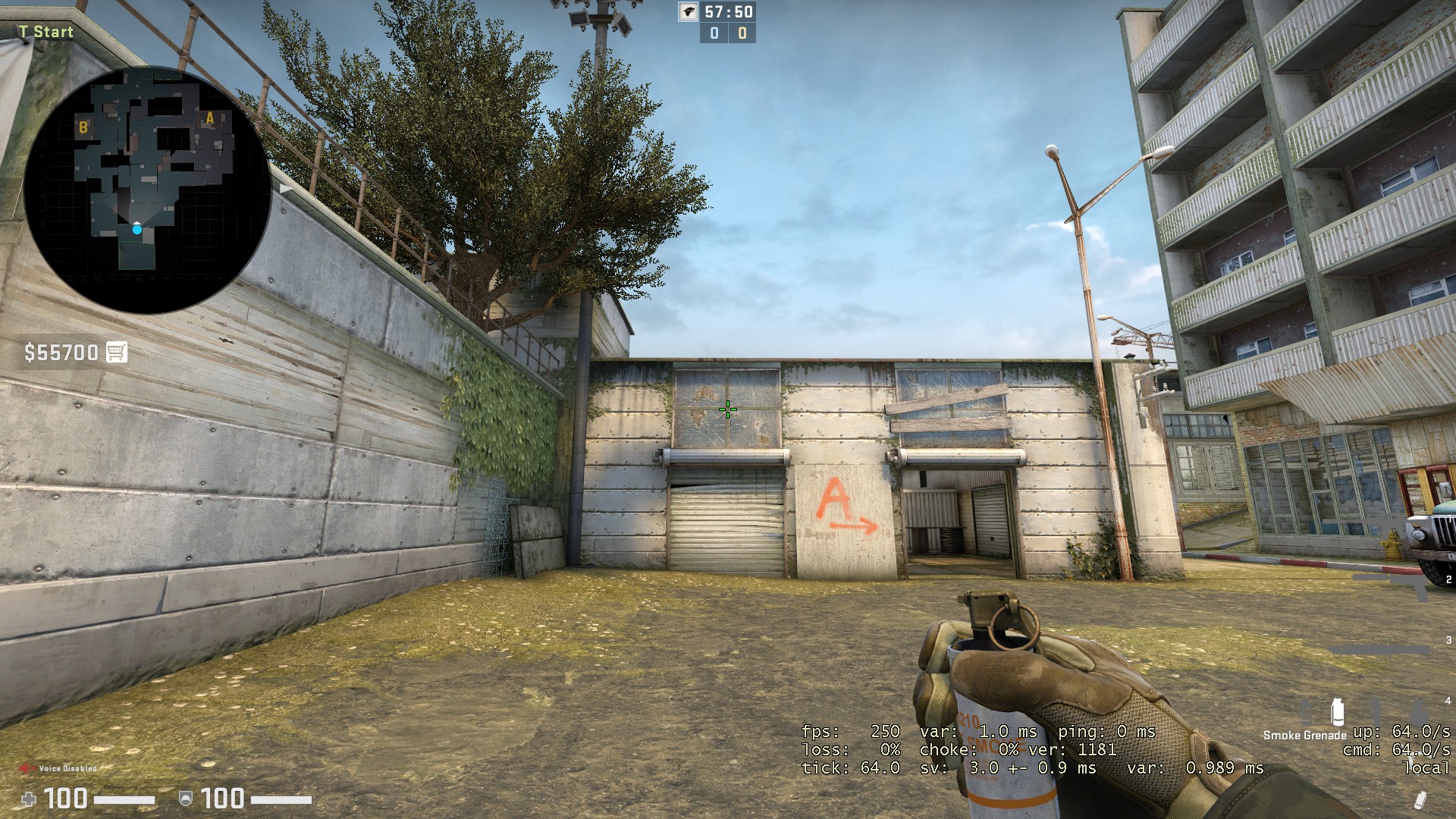
Task: Click the armor helmet icon near 100
Action: point(185,799)
